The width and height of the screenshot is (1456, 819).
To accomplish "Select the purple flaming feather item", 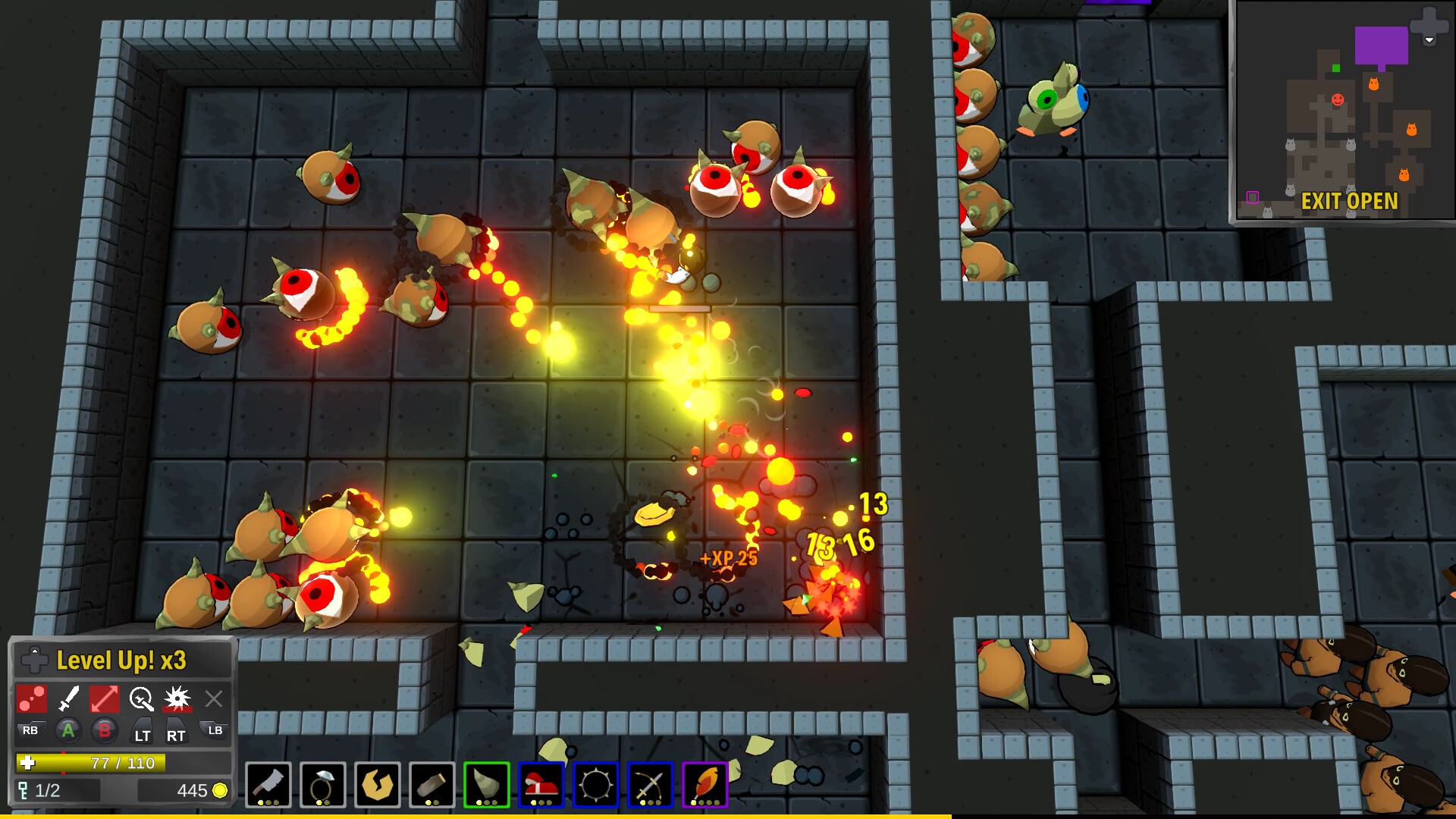I will 706,785.
